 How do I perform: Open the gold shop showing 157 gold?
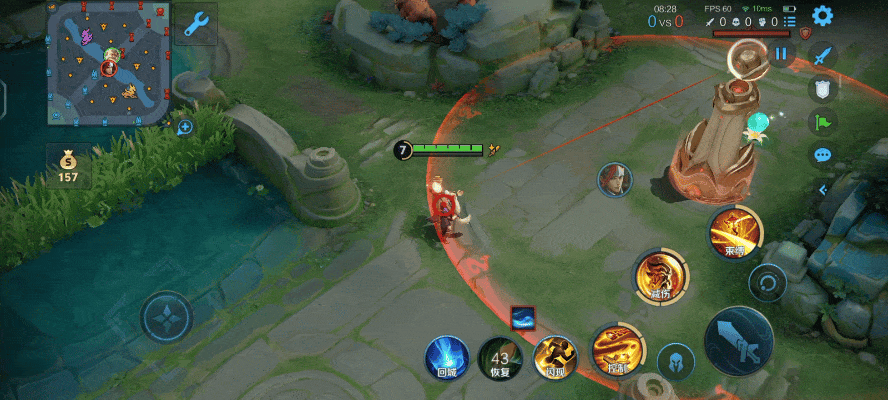(67, 167)
